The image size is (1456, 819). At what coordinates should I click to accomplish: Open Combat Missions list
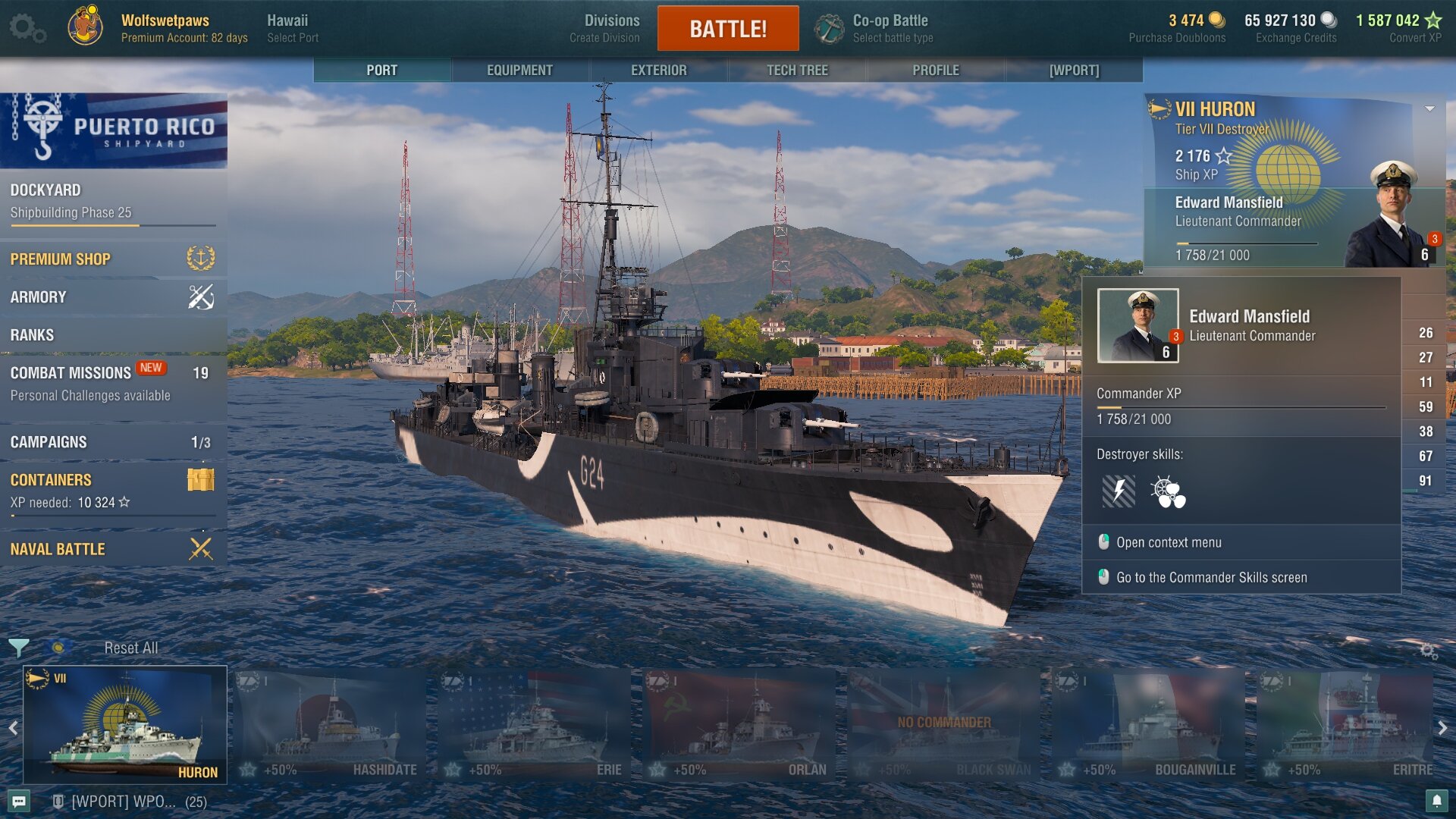[x=112, y=383]
